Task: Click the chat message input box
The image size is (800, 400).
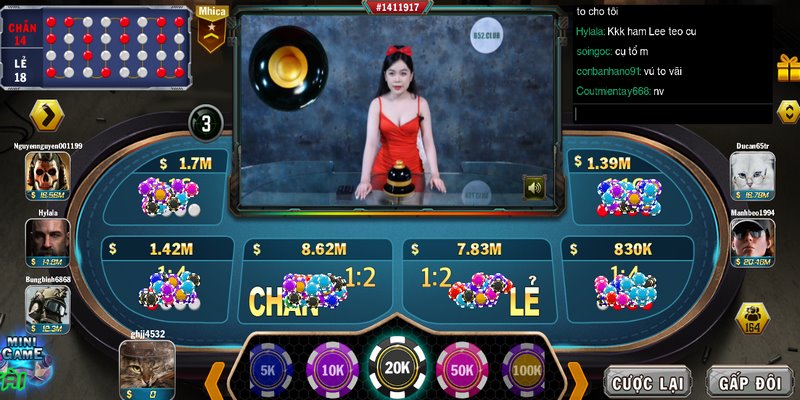Action: 671,114
